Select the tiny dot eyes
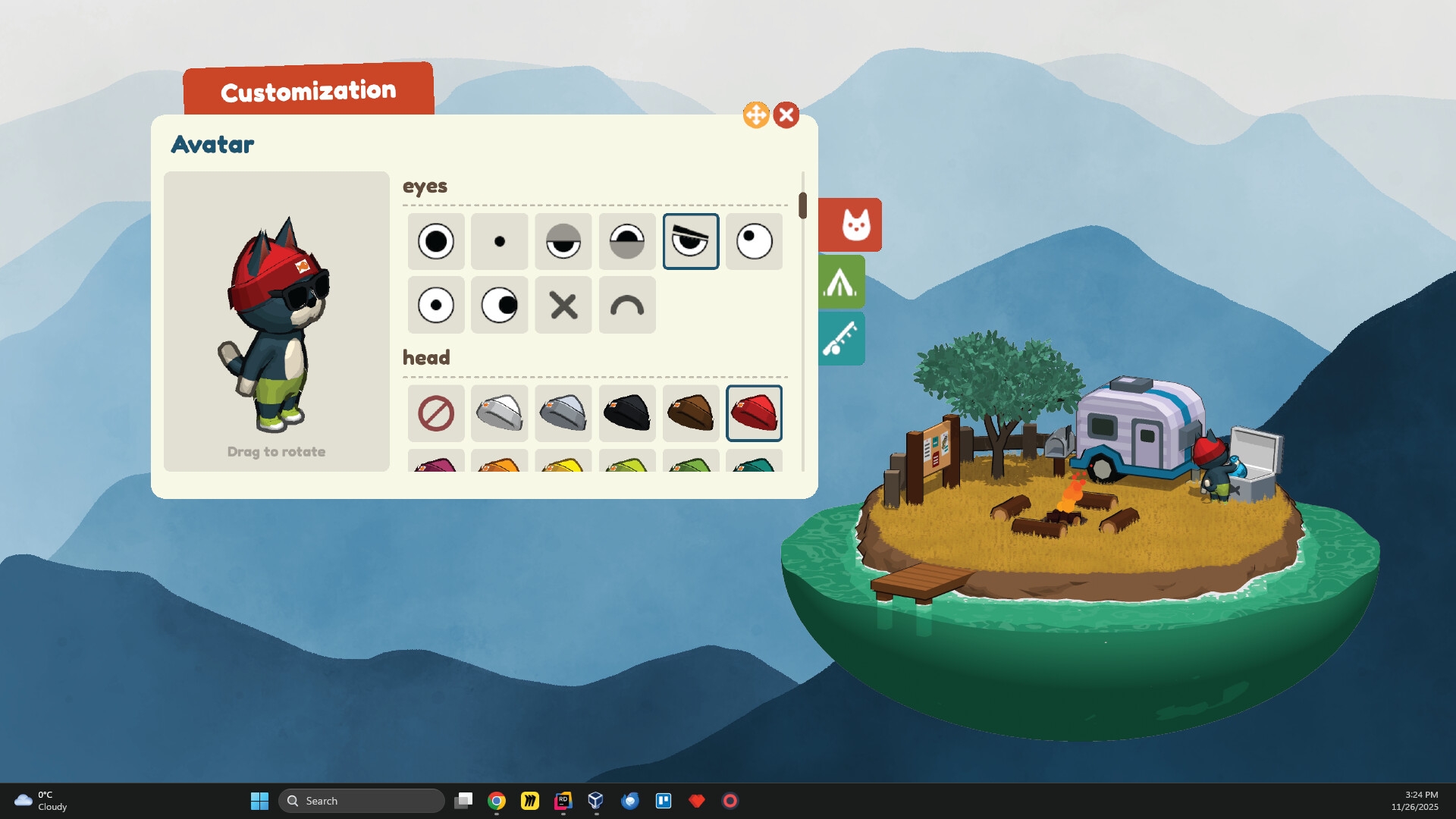 pos(499,241)
